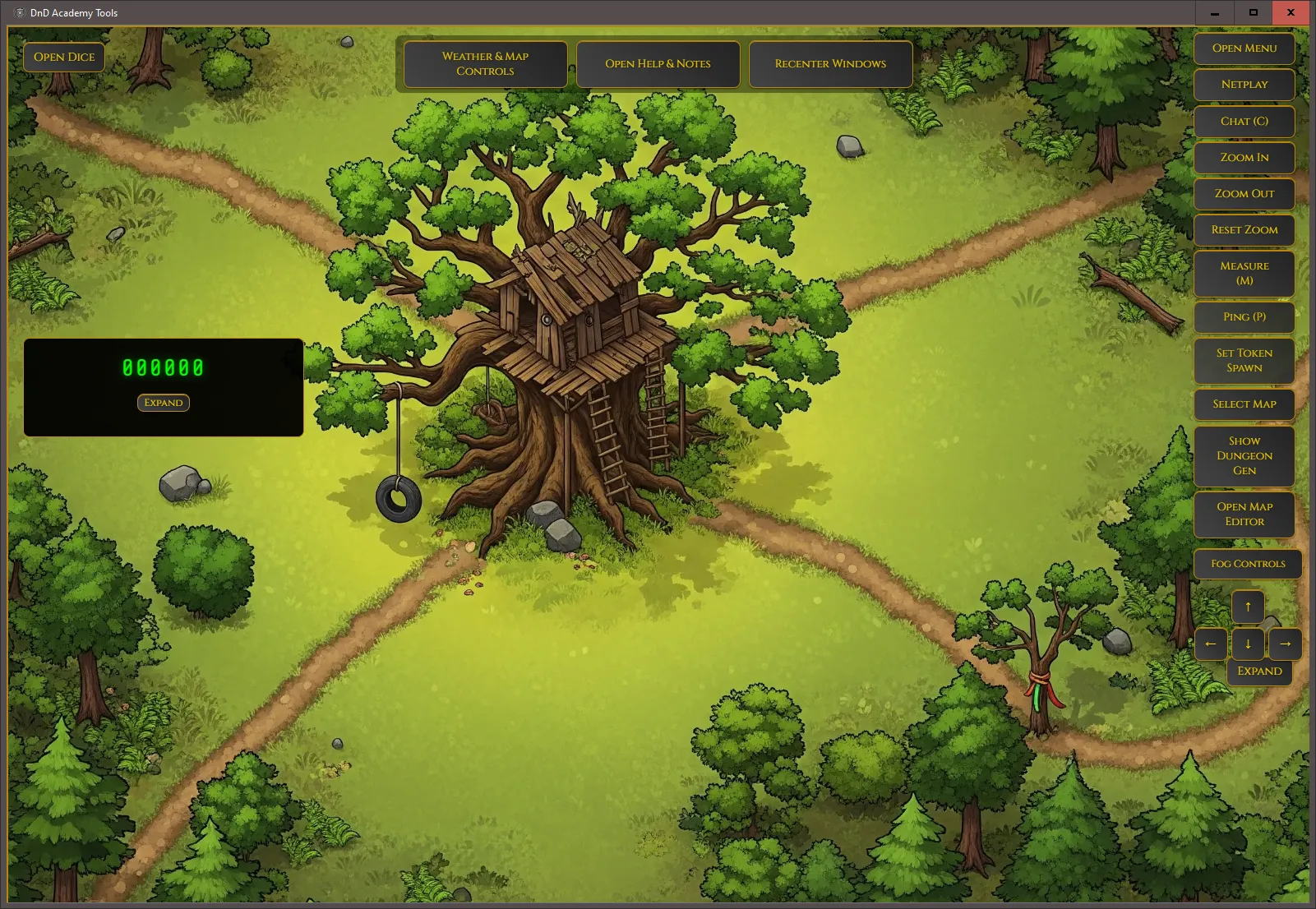Viewport: 1316px width, 909px height.
Task: Set the token spawn point
Action: (x=1244, y=360)
